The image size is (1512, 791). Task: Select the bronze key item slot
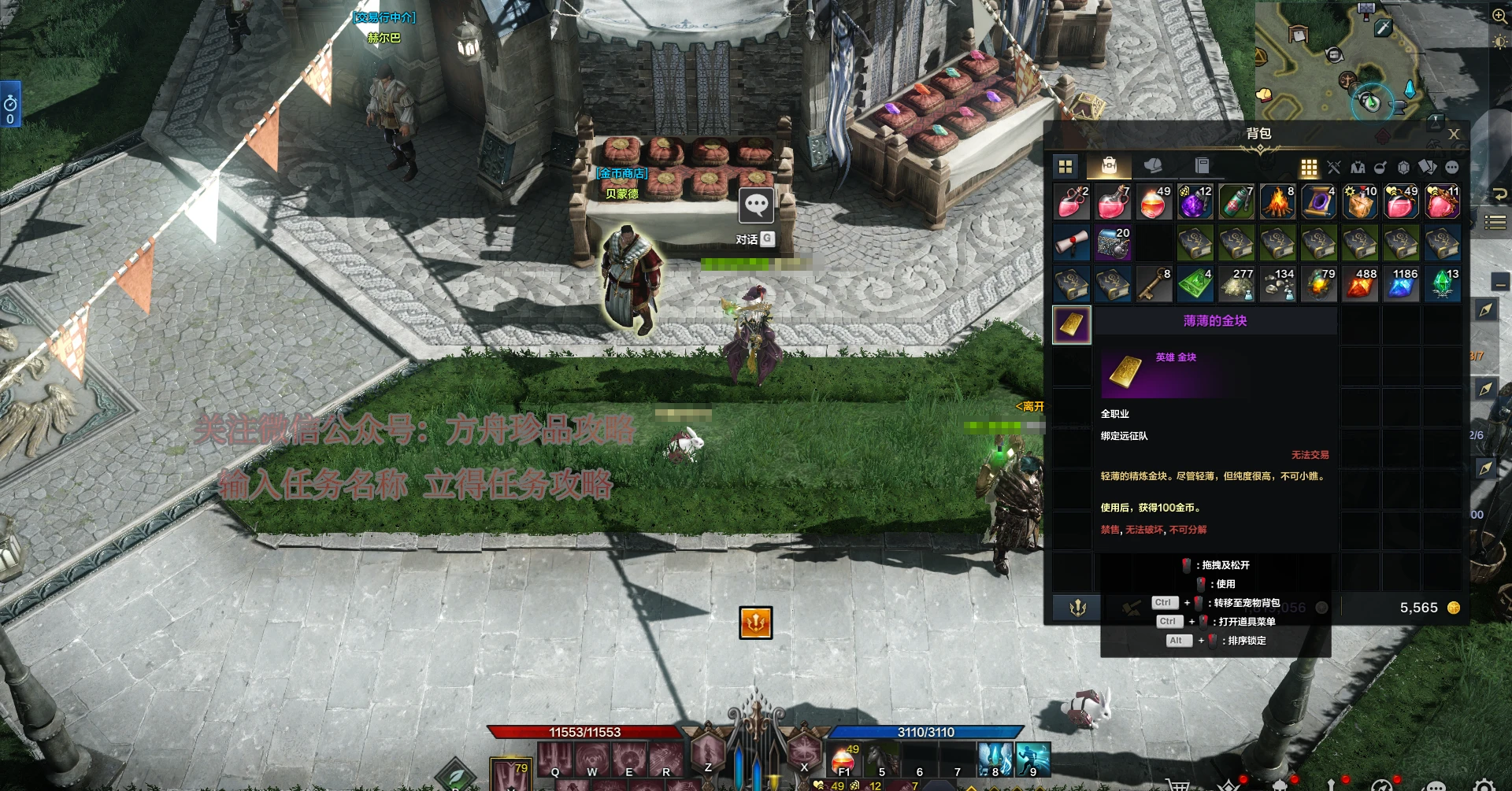pos(1154,284)
